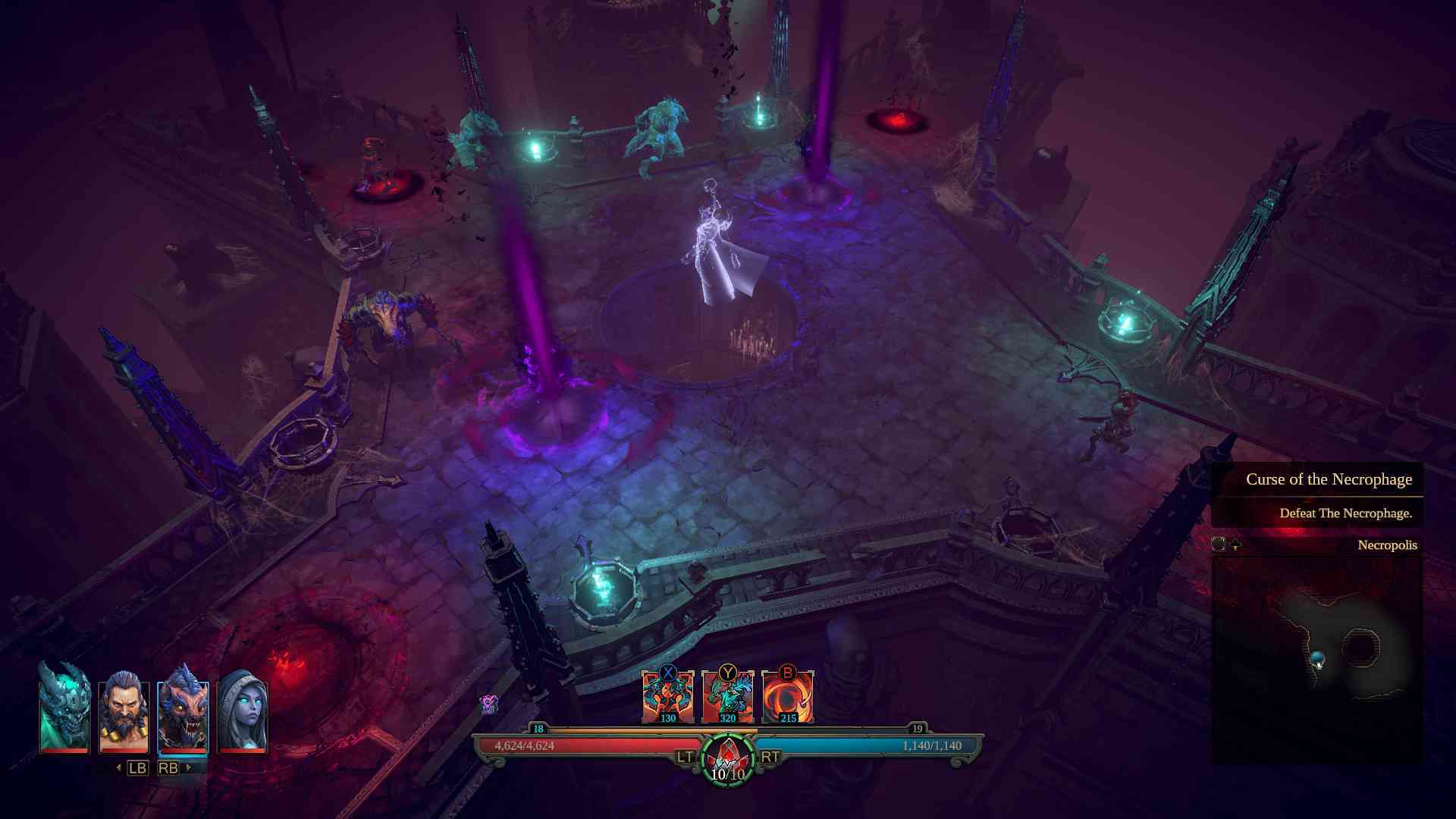
Task: Click the left arrow beside the LB button
Action: tap(118, 767)
